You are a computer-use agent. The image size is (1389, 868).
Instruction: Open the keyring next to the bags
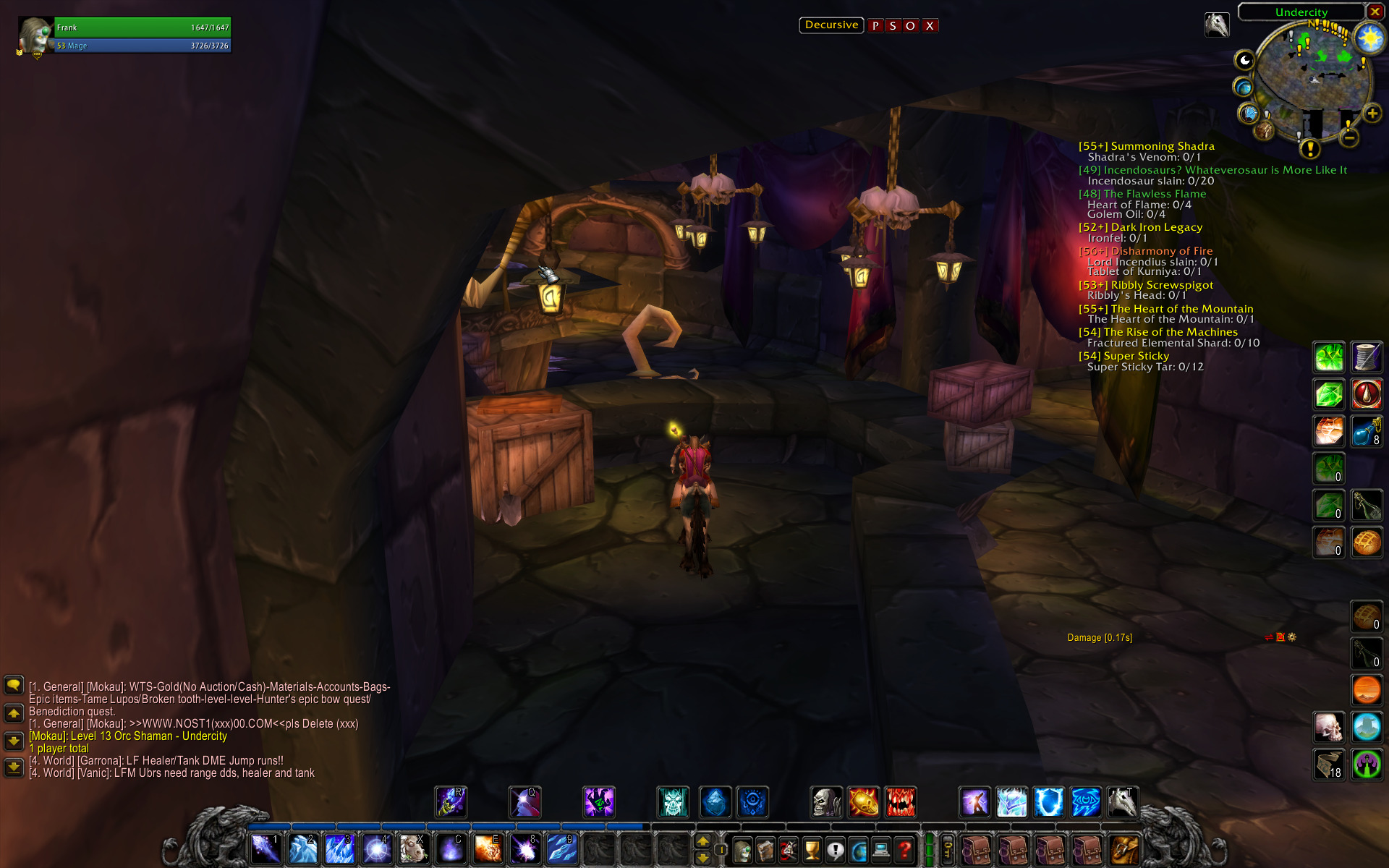click(948, 849)
